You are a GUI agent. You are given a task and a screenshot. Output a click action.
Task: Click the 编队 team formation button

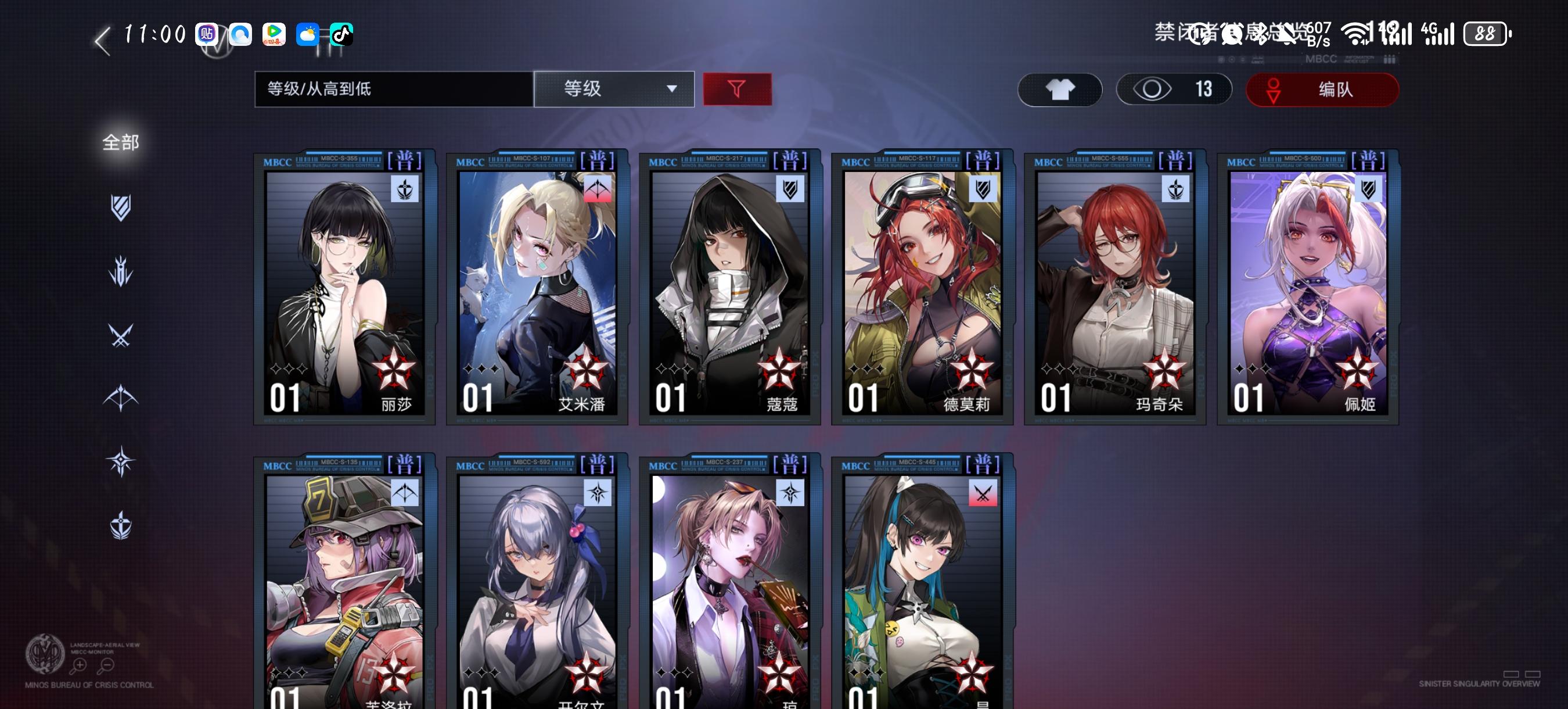[x=1322, y=89]
